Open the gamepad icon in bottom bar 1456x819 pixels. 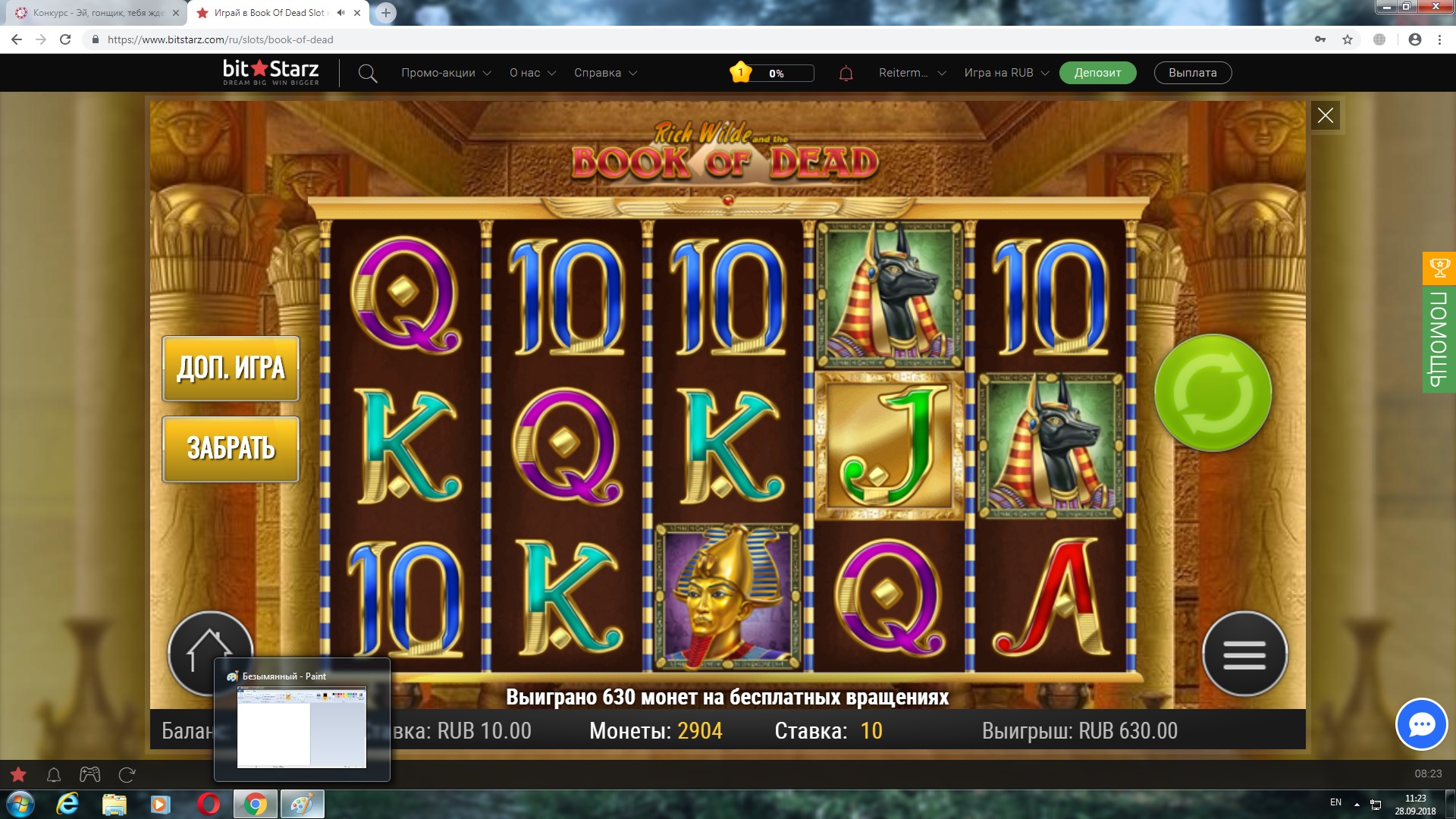pyautogui.click(x=90, y=774)
